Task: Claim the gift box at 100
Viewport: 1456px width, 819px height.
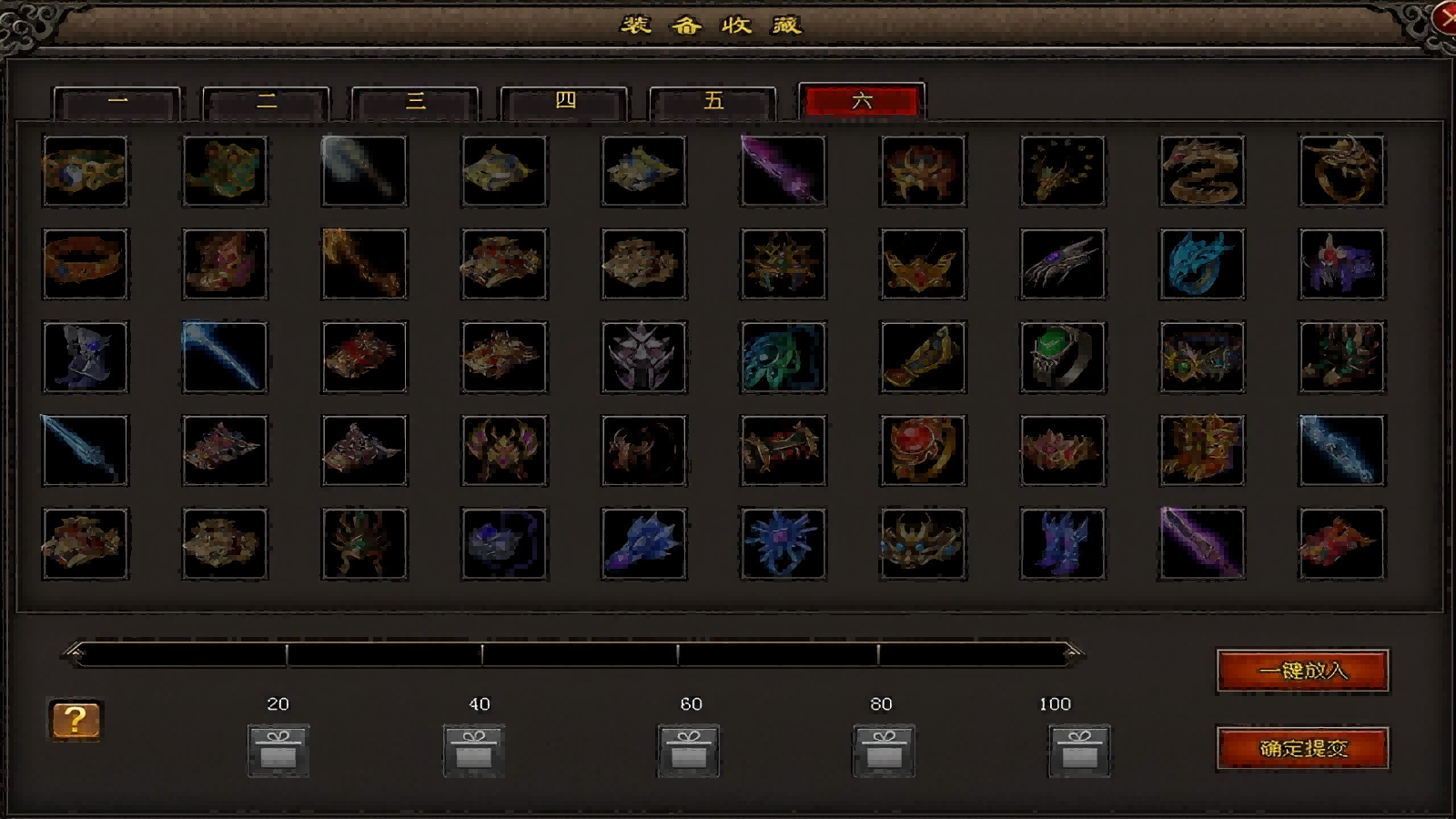Action: coord(1079,751)
